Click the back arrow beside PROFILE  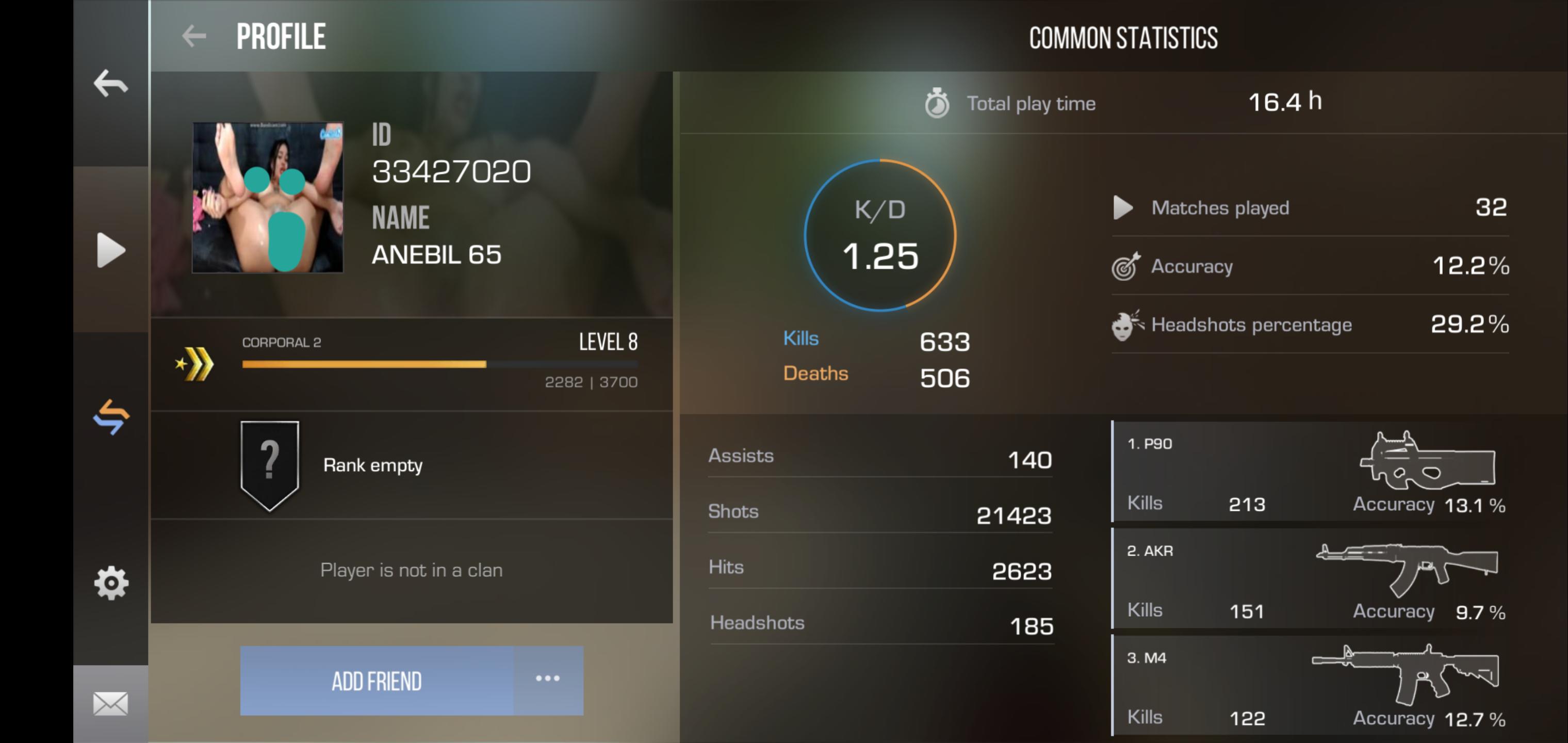(193, 35)
